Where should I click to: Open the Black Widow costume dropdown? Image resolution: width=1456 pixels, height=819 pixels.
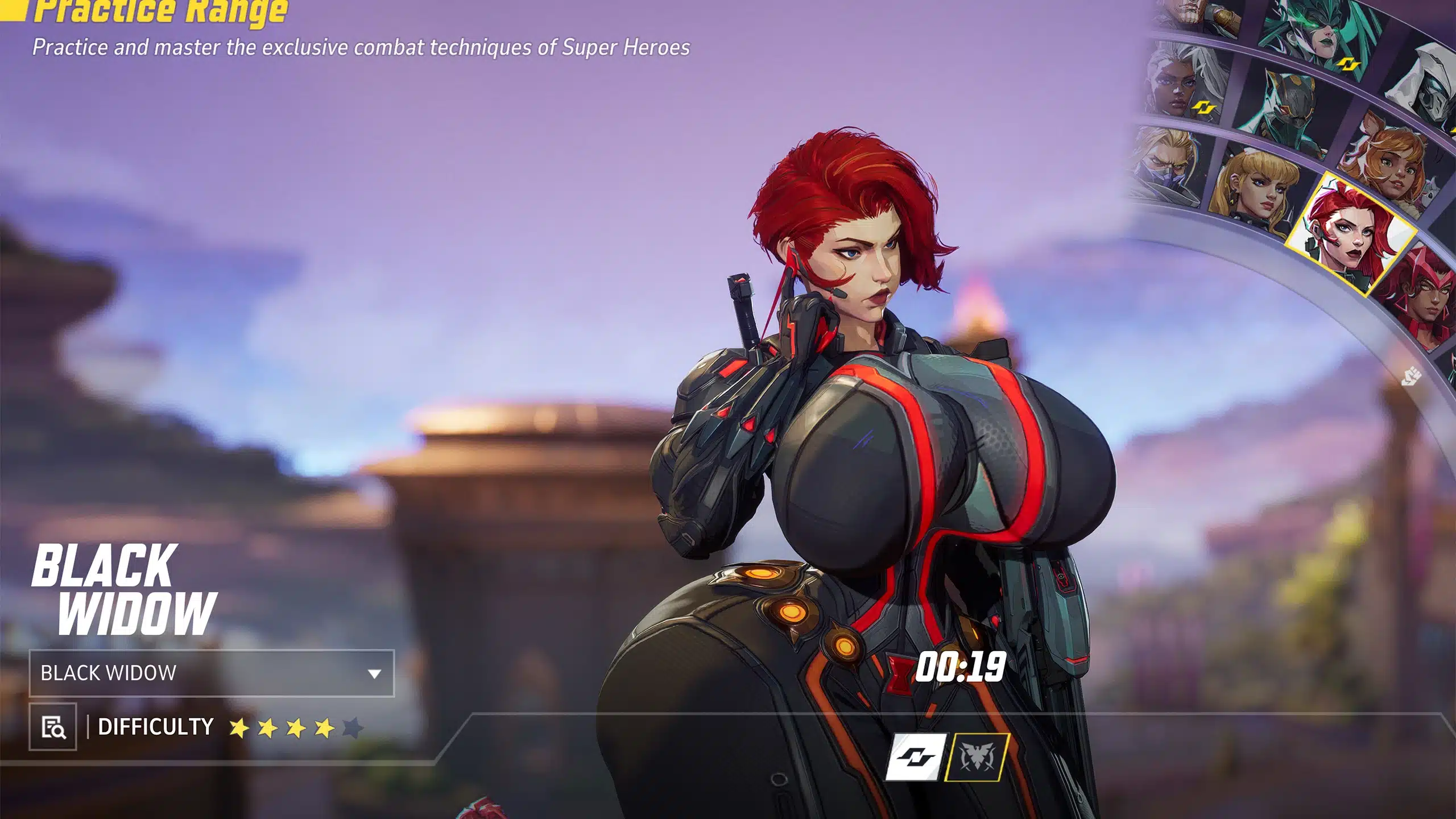211,673
